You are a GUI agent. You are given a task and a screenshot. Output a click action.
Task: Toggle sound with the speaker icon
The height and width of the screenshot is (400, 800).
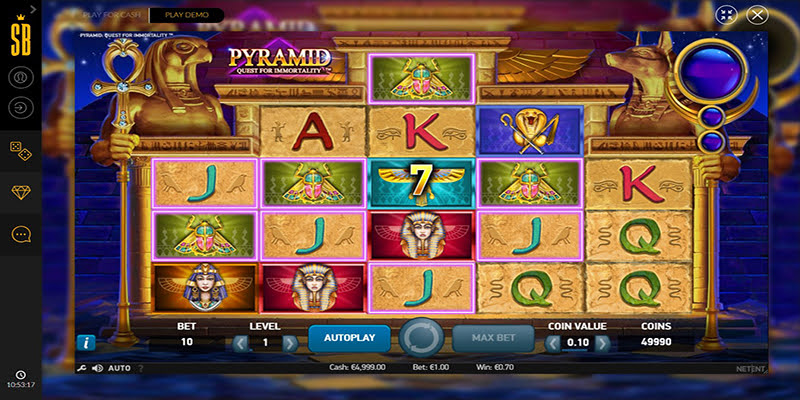97,368
